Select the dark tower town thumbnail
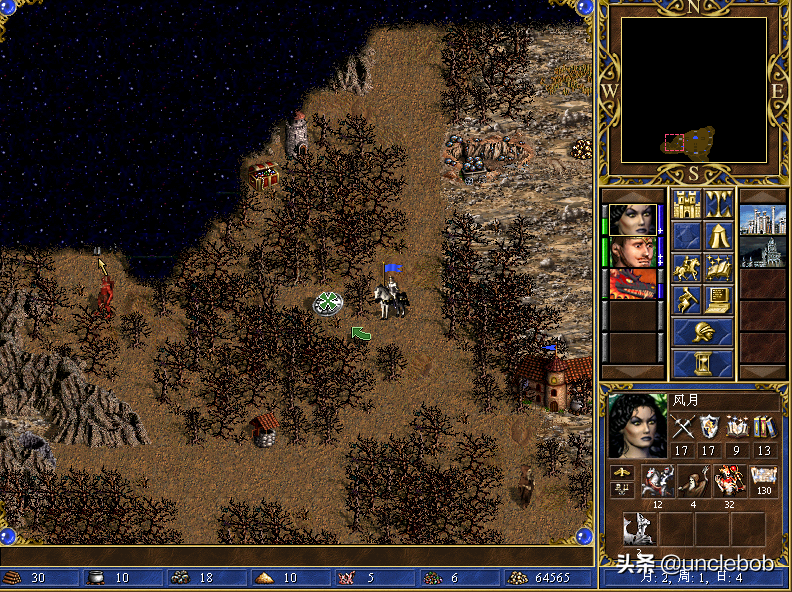The height and width of the screenshot is (592, 792). [x=762, y=252]
